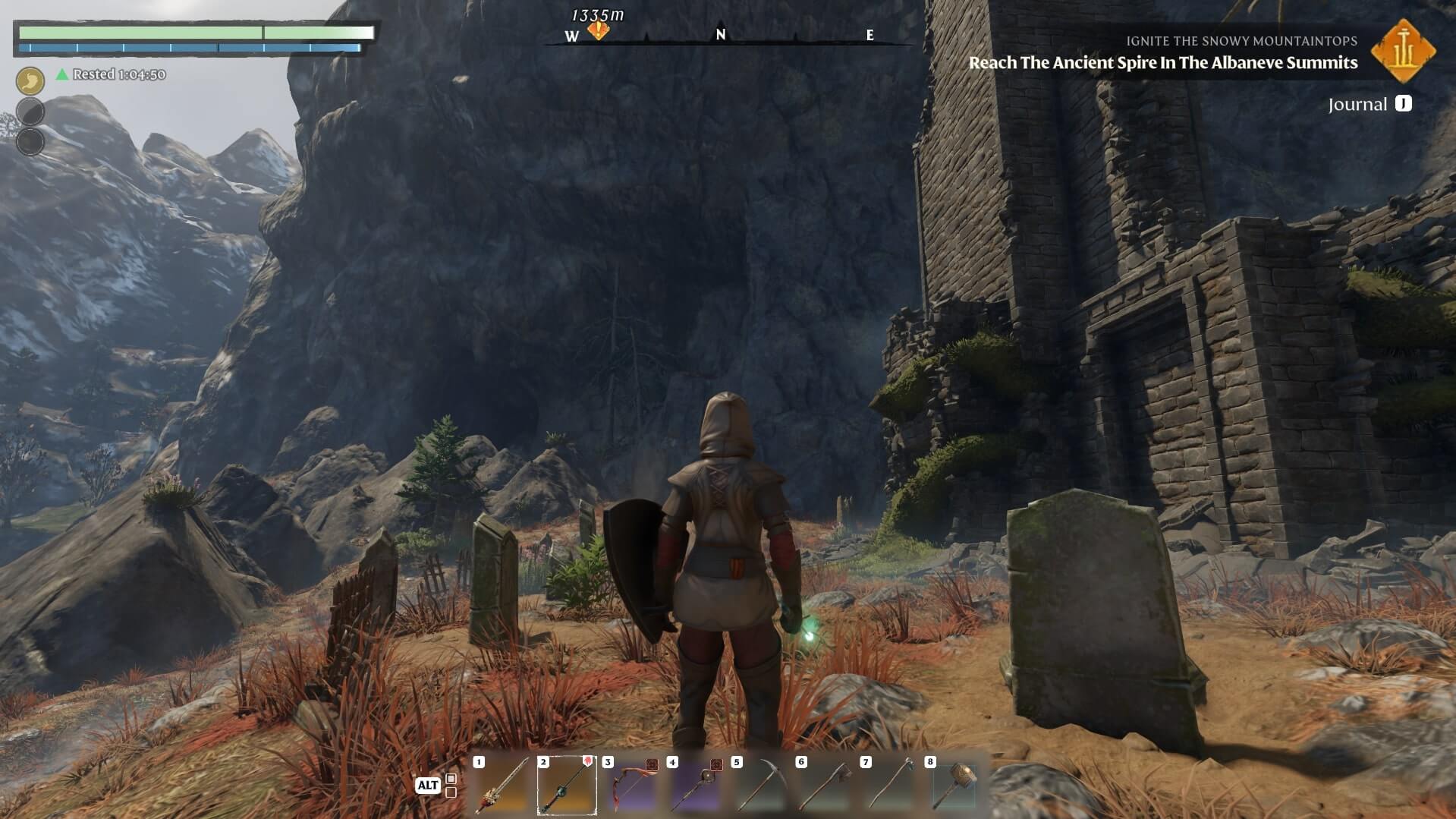
Task: Click the Rested buff status
Action: click(x=112, y=74)
